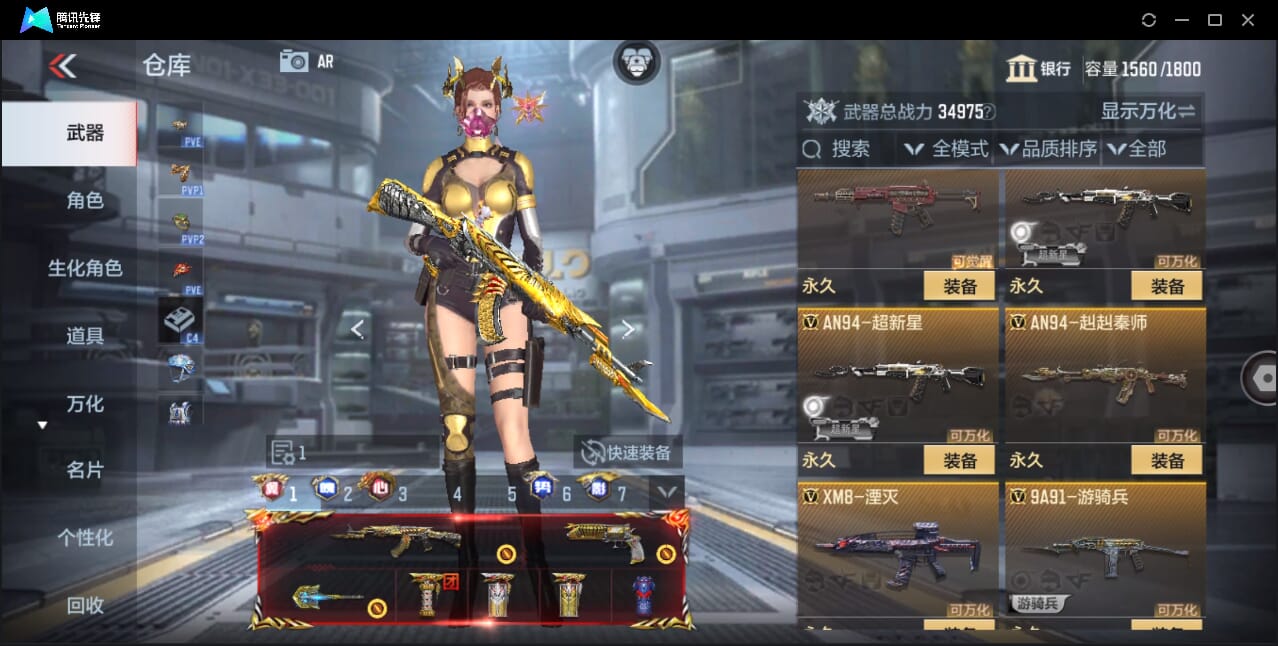Image resolution: width=1278 pixels, height=646 pixels.
Task: Open the AR camera view
Action: [306, 61]
